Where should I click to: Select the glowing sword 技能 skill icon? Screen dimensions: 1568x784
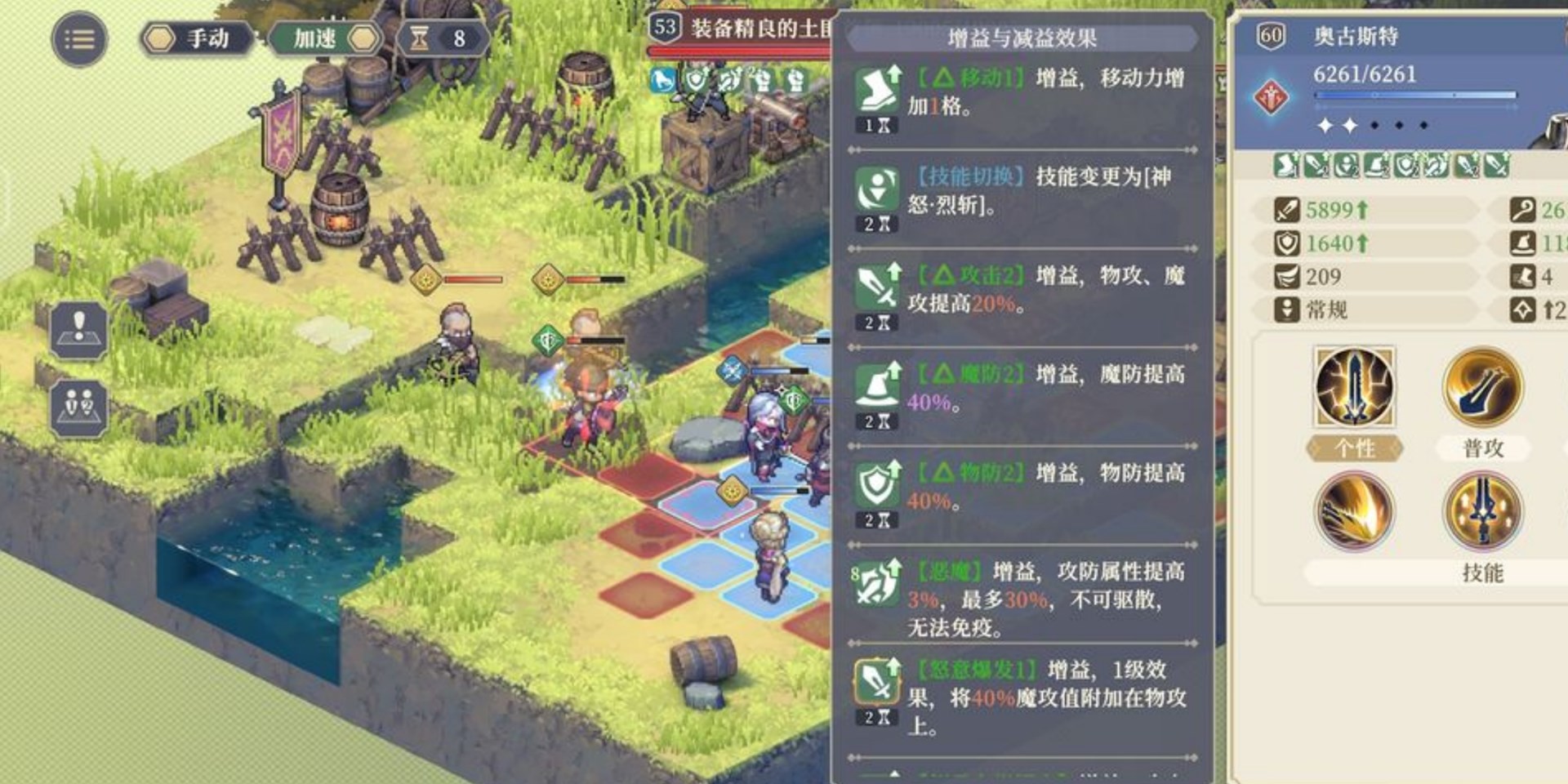tap(1485, 510)
